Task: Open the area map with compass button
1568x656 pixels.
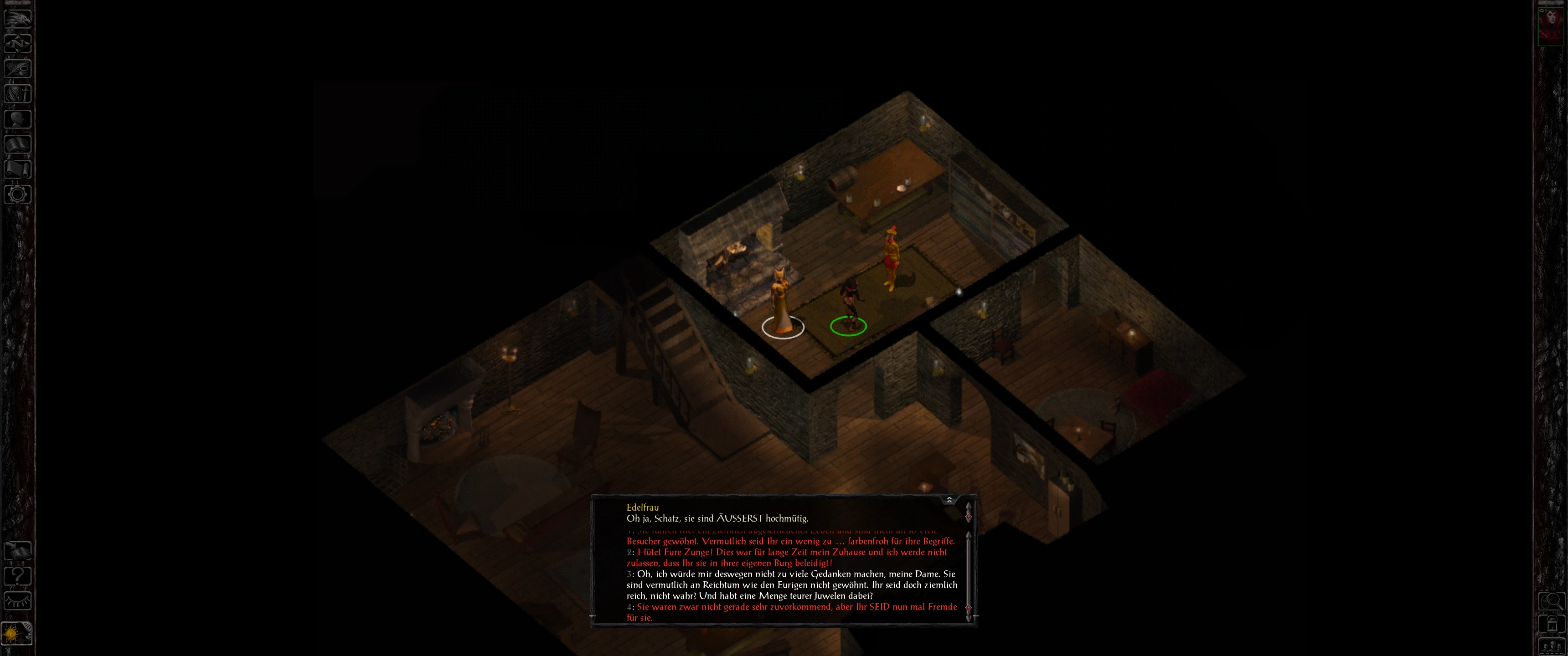Action: tap(17, 43)
